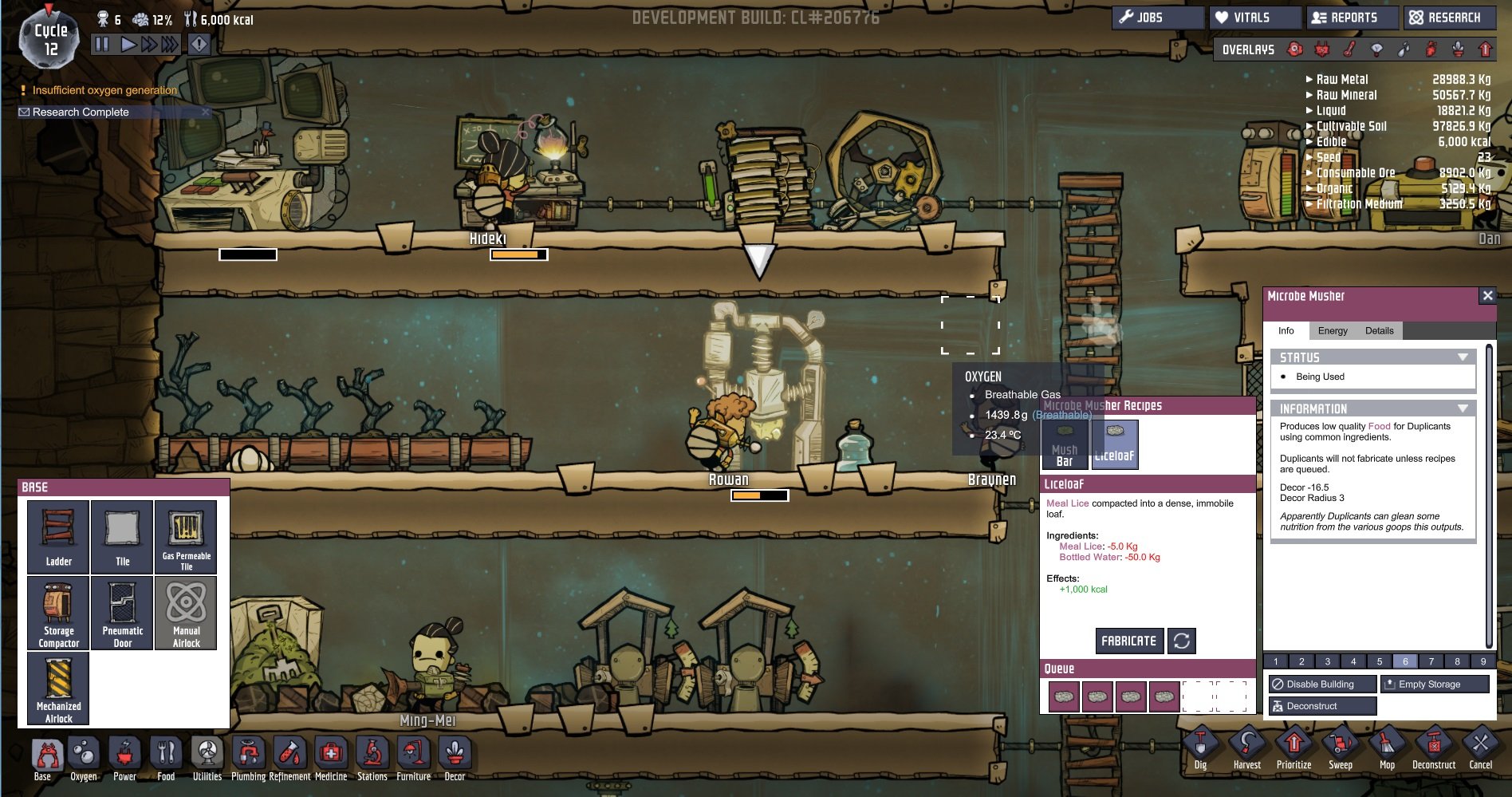1512x797 pixels.
Task: Empty Storage of the Microbe Musher
Action: (x=1434, y=685)
